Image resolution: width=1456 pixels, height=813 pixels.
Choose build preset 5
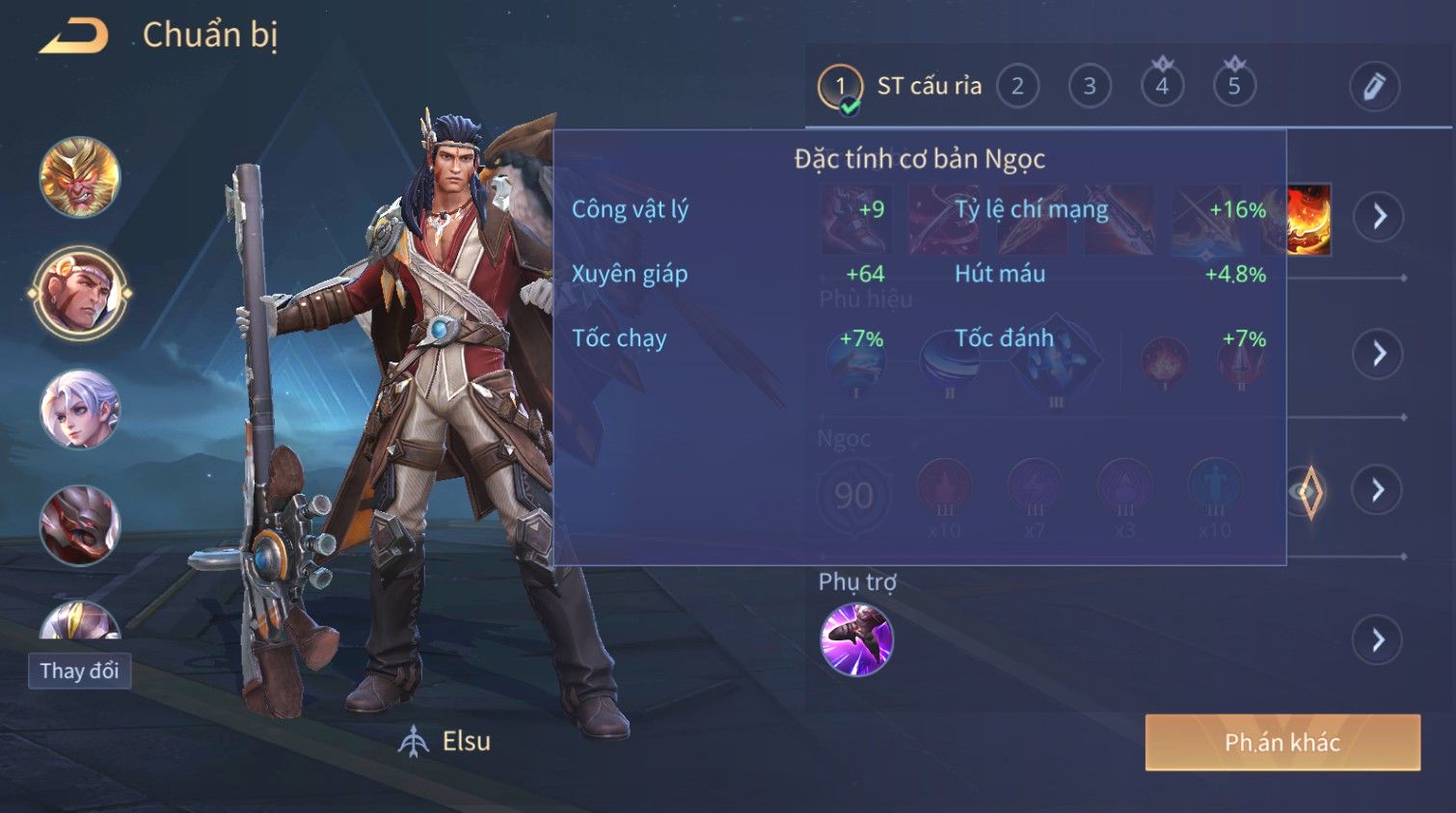(x=1234, y=87)
